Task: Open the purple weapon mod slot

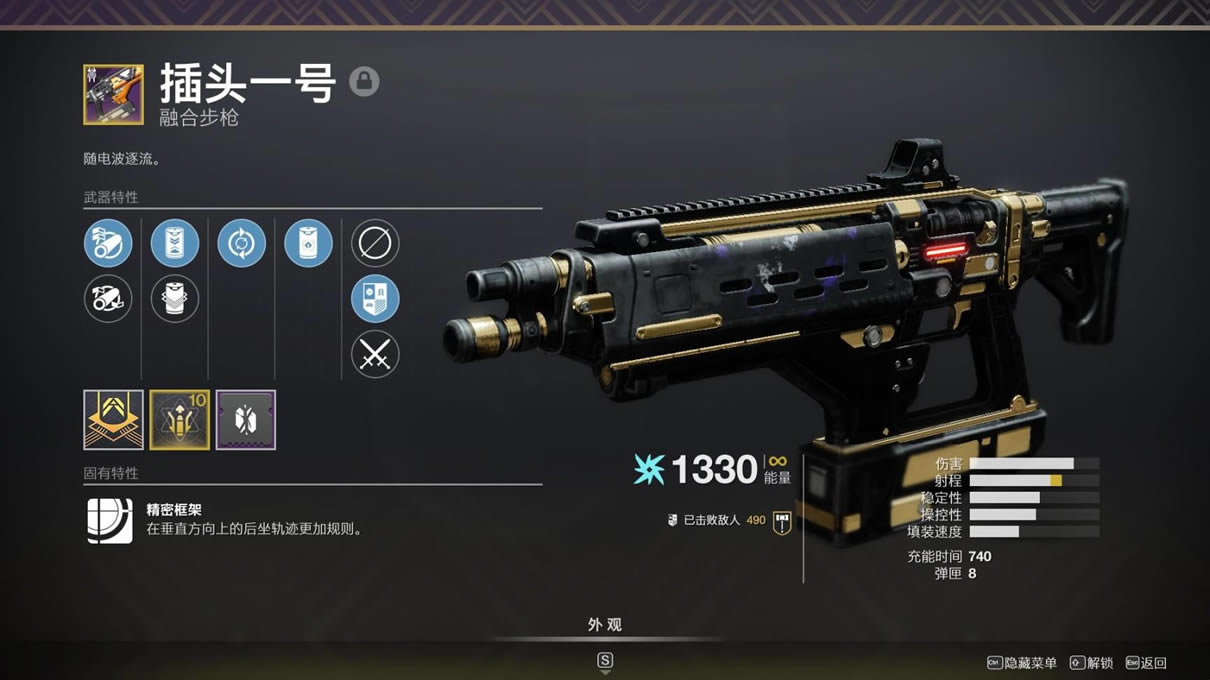Action: pyautogui.click(x=245, y=420)
